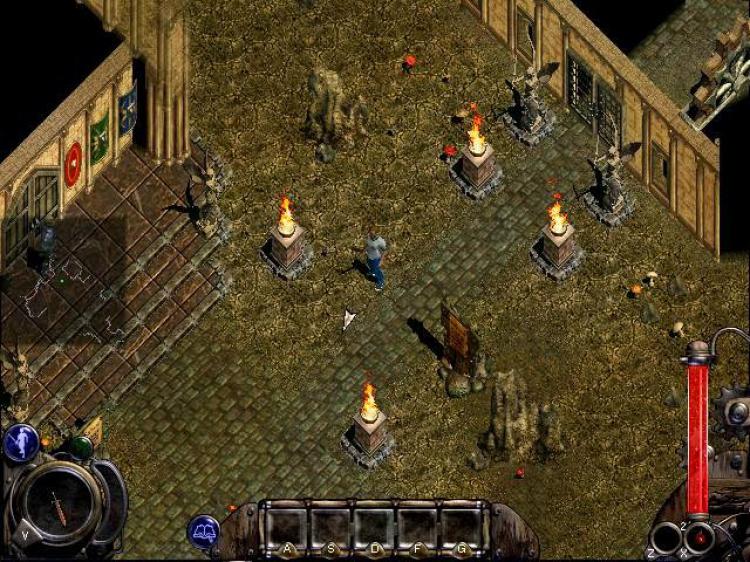
Task: Open the blue spellbook button
Action: [x=204, y=530]
